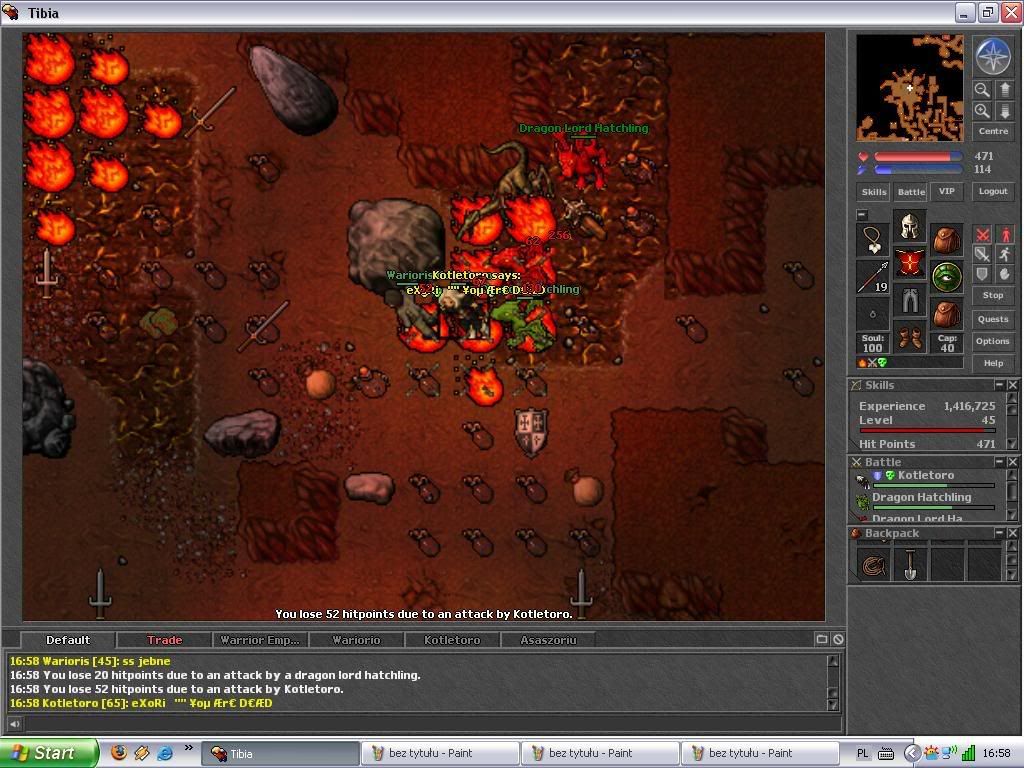Select the green eye shield slot

pyautogui.click(x=946, y=277)
